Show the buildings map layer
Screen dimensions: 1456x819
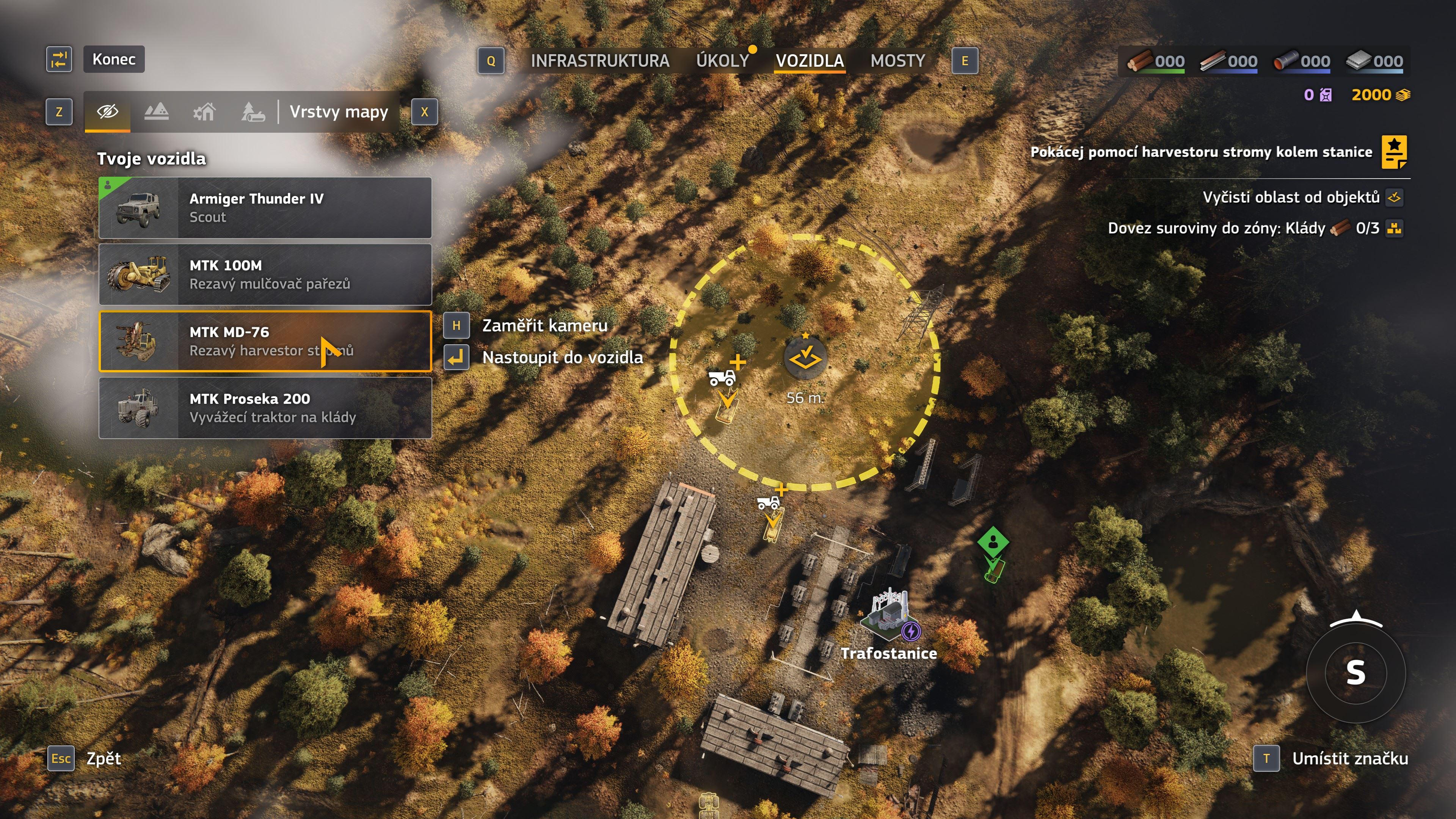[205, 111]
